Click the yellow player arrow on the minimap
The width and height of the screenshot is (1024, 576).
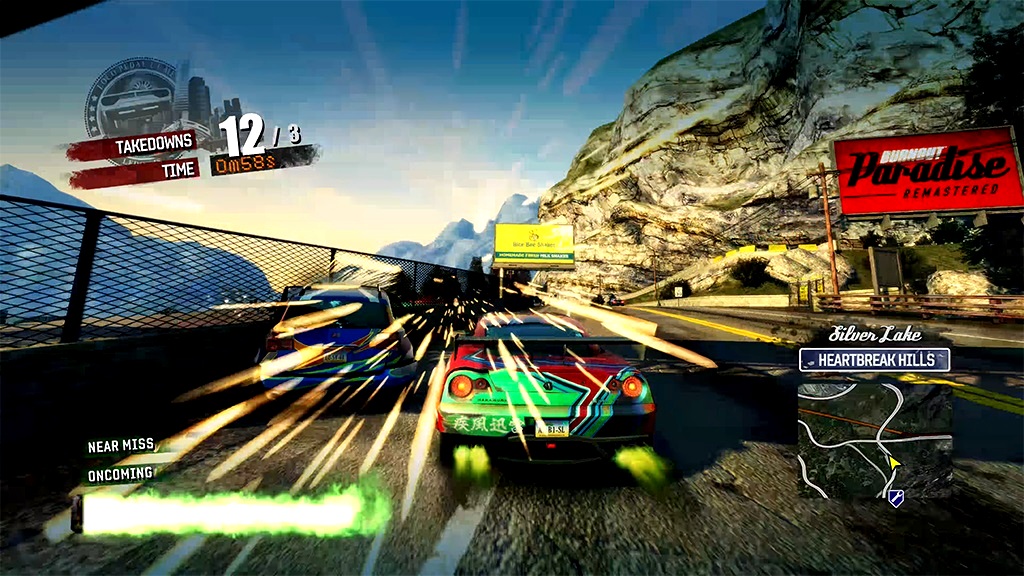893,465
